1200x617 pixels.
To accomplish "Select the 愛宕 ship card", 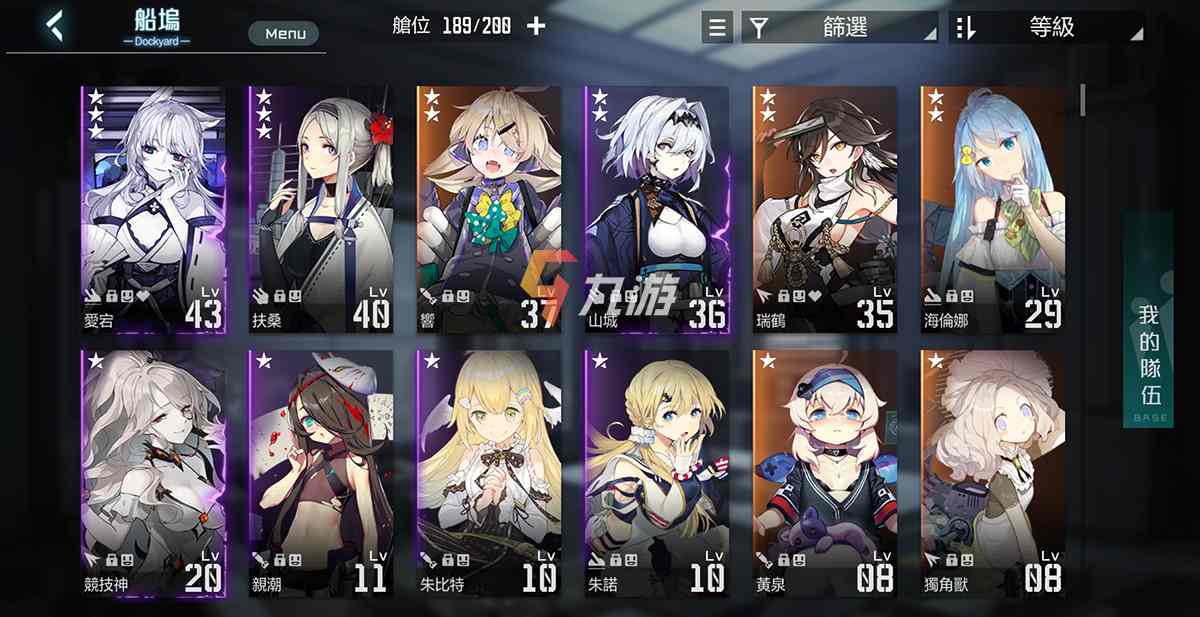I will [154, 210].
